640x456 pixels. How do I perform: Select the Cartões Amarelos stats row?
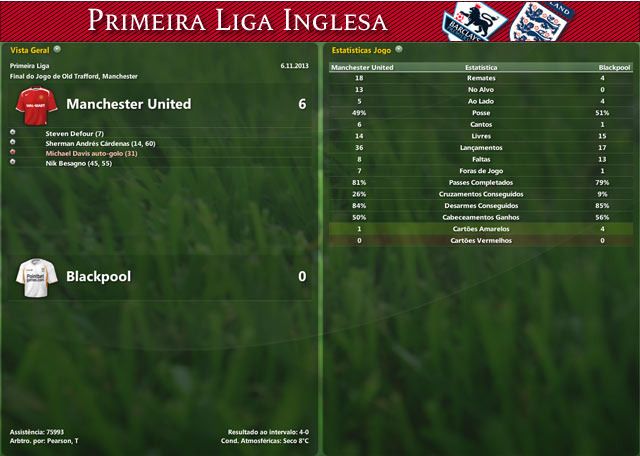click(x=481, y=230)
